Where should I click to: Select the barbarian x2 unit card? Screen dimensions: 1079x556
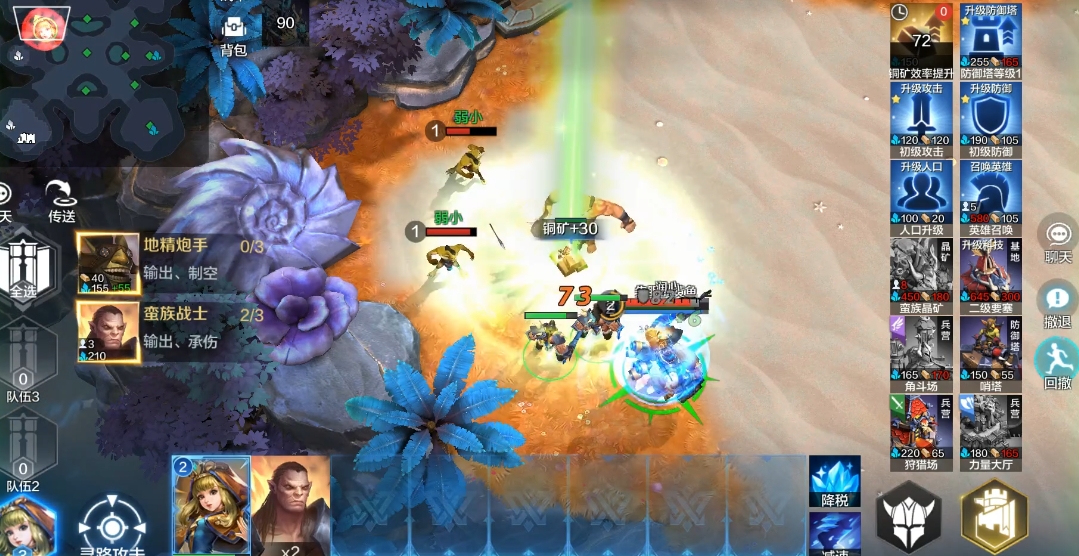[x=289, y=504]
